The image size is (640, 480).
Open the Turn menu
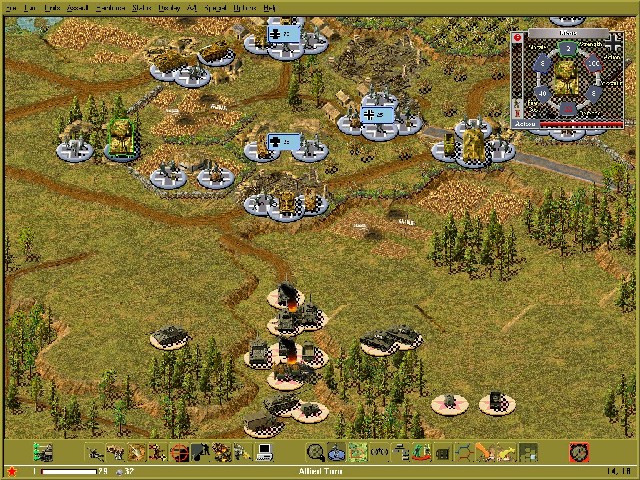[x=31, y=7]
